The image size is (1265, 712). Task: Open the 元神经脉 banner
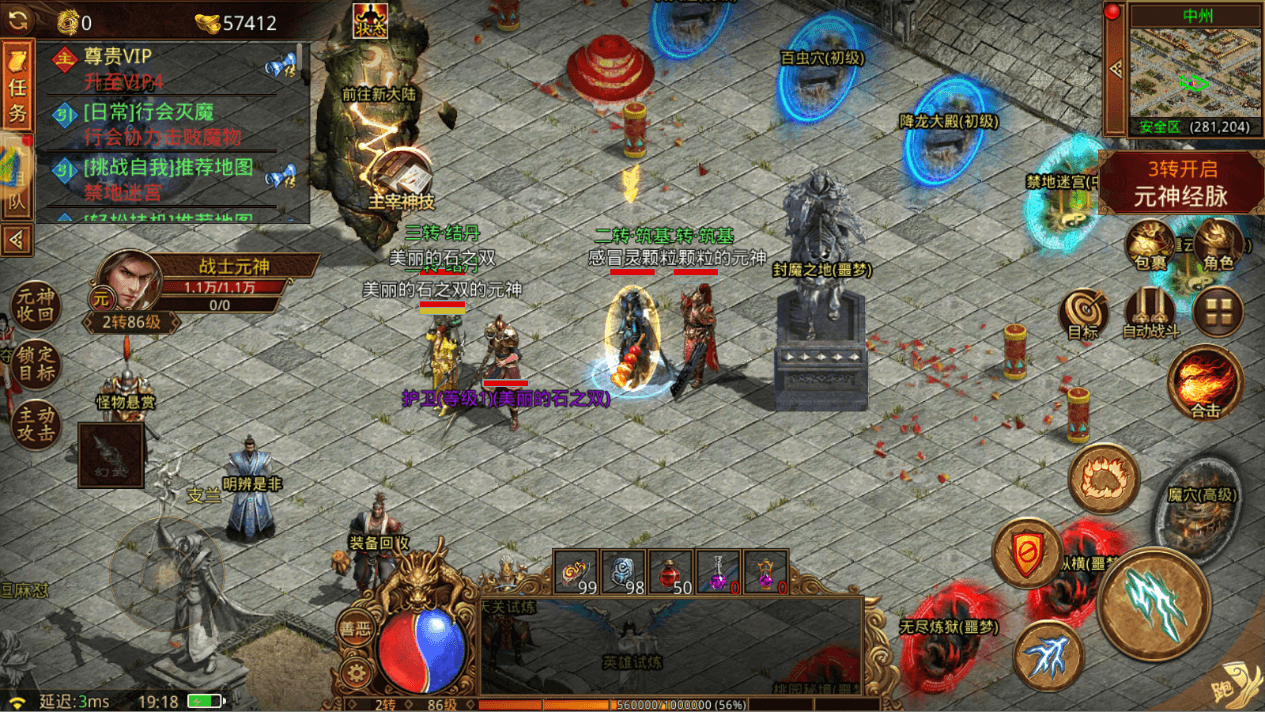(x=1182, y=183)
